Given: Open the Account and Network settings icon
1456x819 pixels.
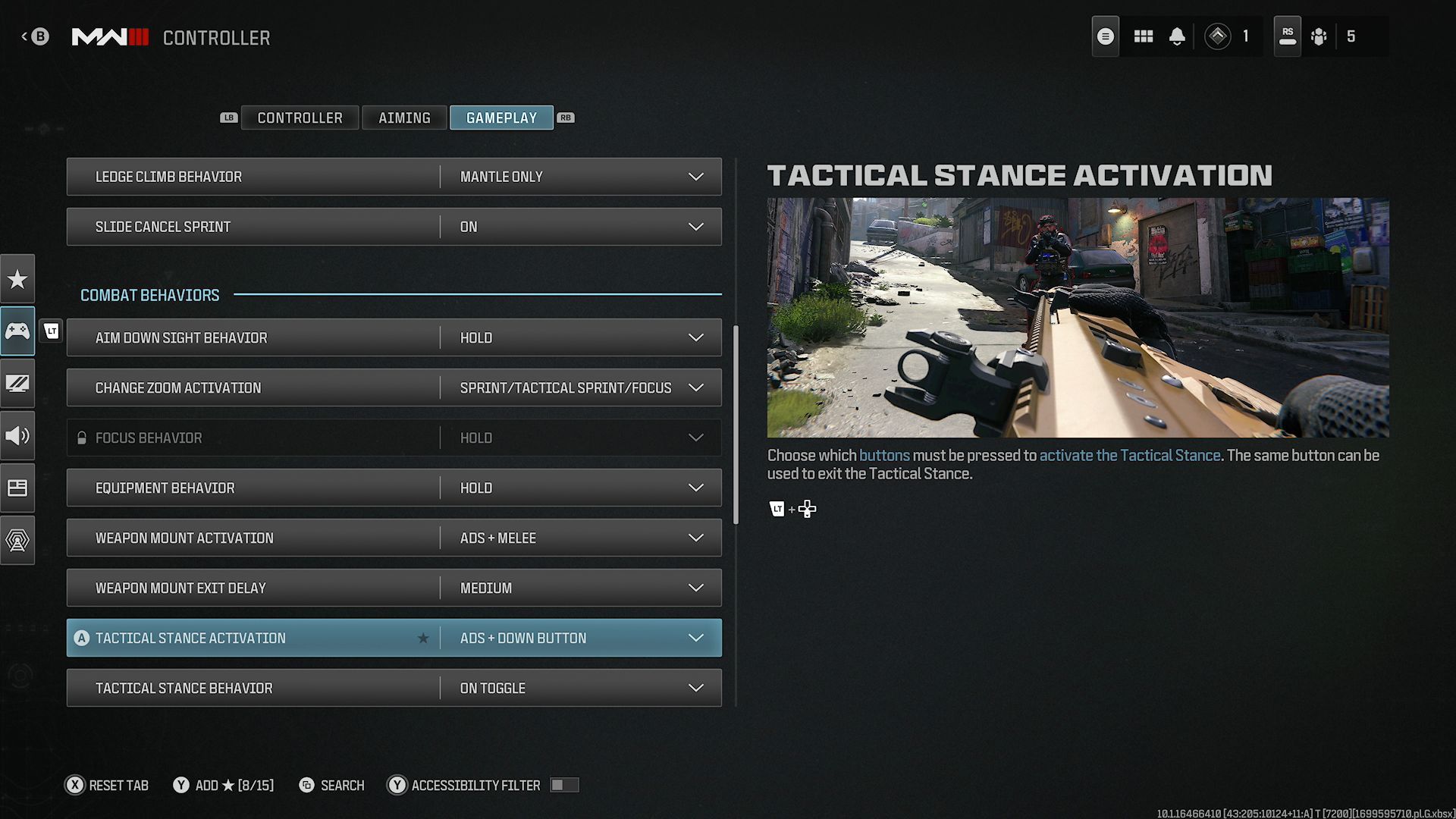Looking at the screenshot, I should pos(17,540).
